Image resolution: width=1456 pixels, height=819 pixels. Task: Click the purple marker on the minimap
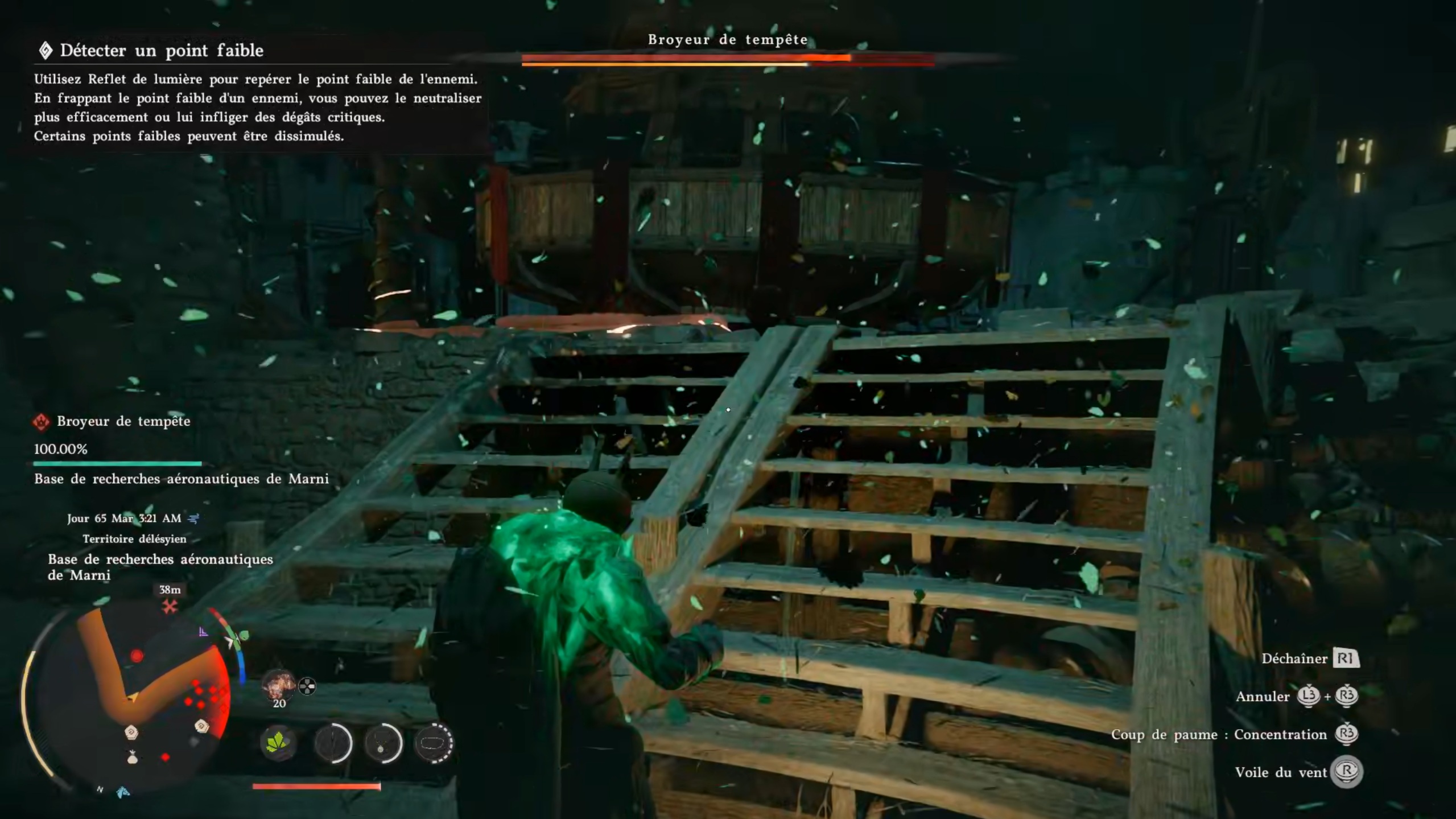coord(203,632)
